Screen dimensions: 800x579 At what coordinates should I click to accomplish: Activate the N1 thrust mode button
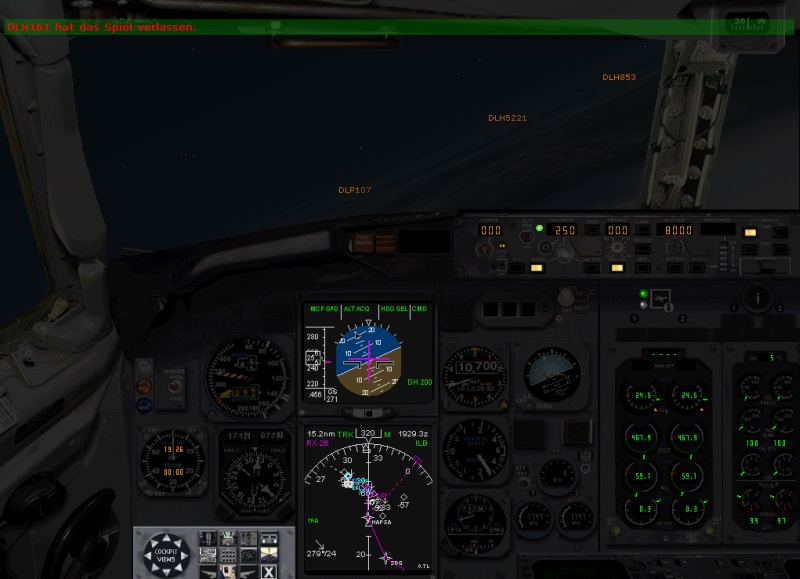[x=516, y=267]
